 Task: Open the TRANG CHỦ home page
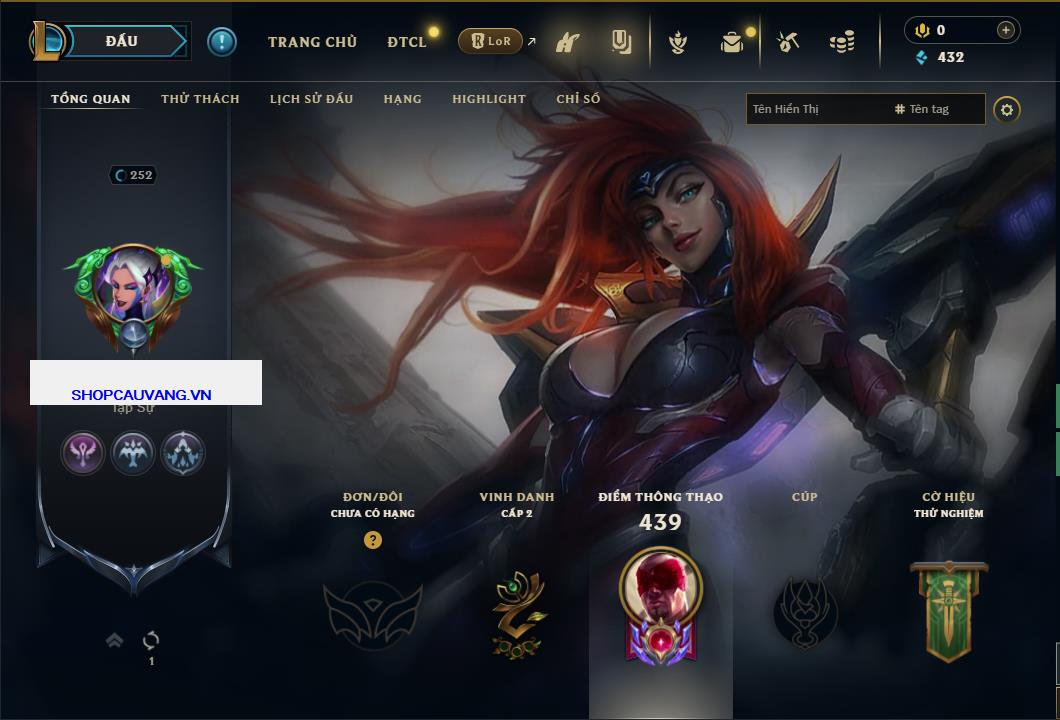(312, 42)
